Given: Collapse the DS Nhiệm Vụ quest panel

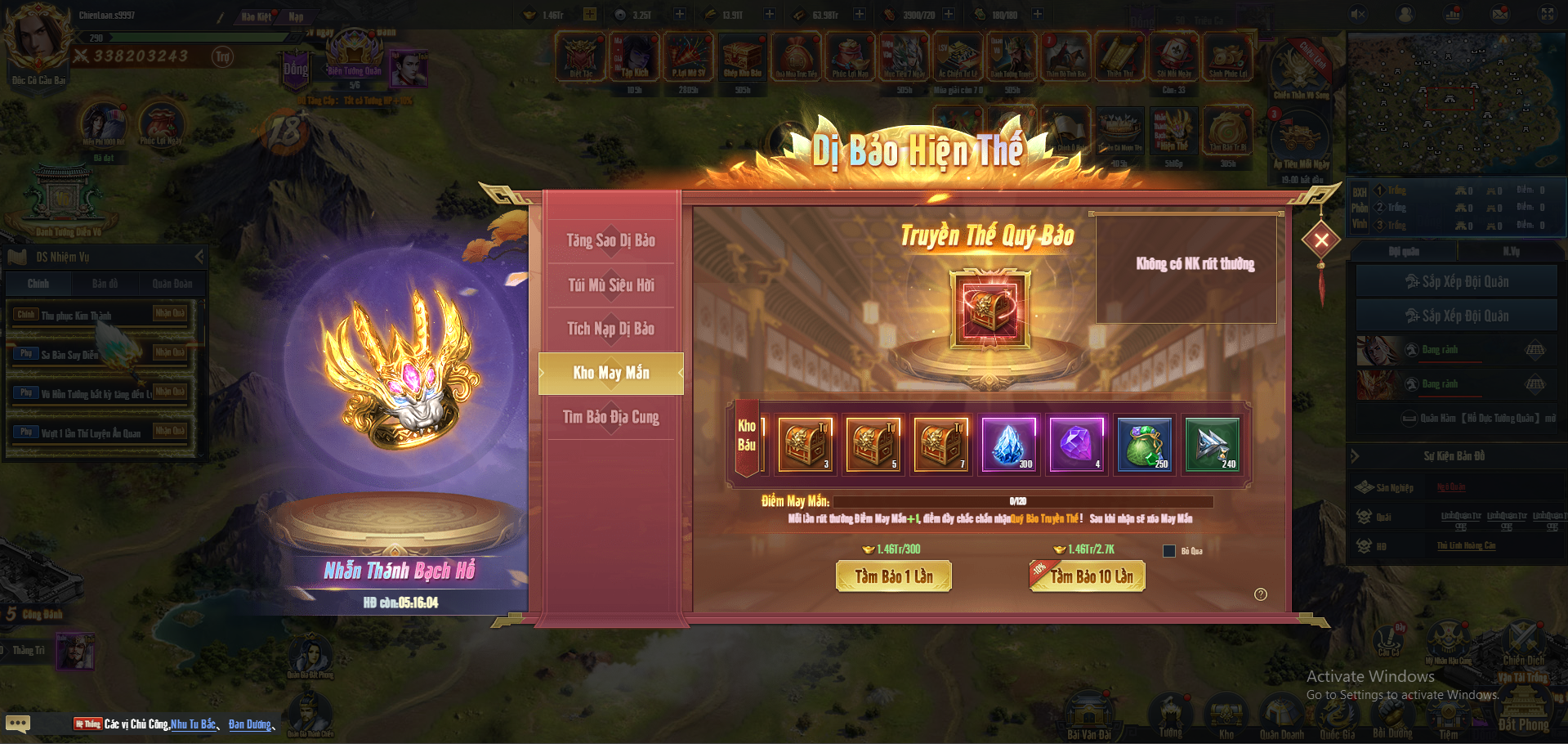Looking at the screenshot, I should click(x=199, y=257).
